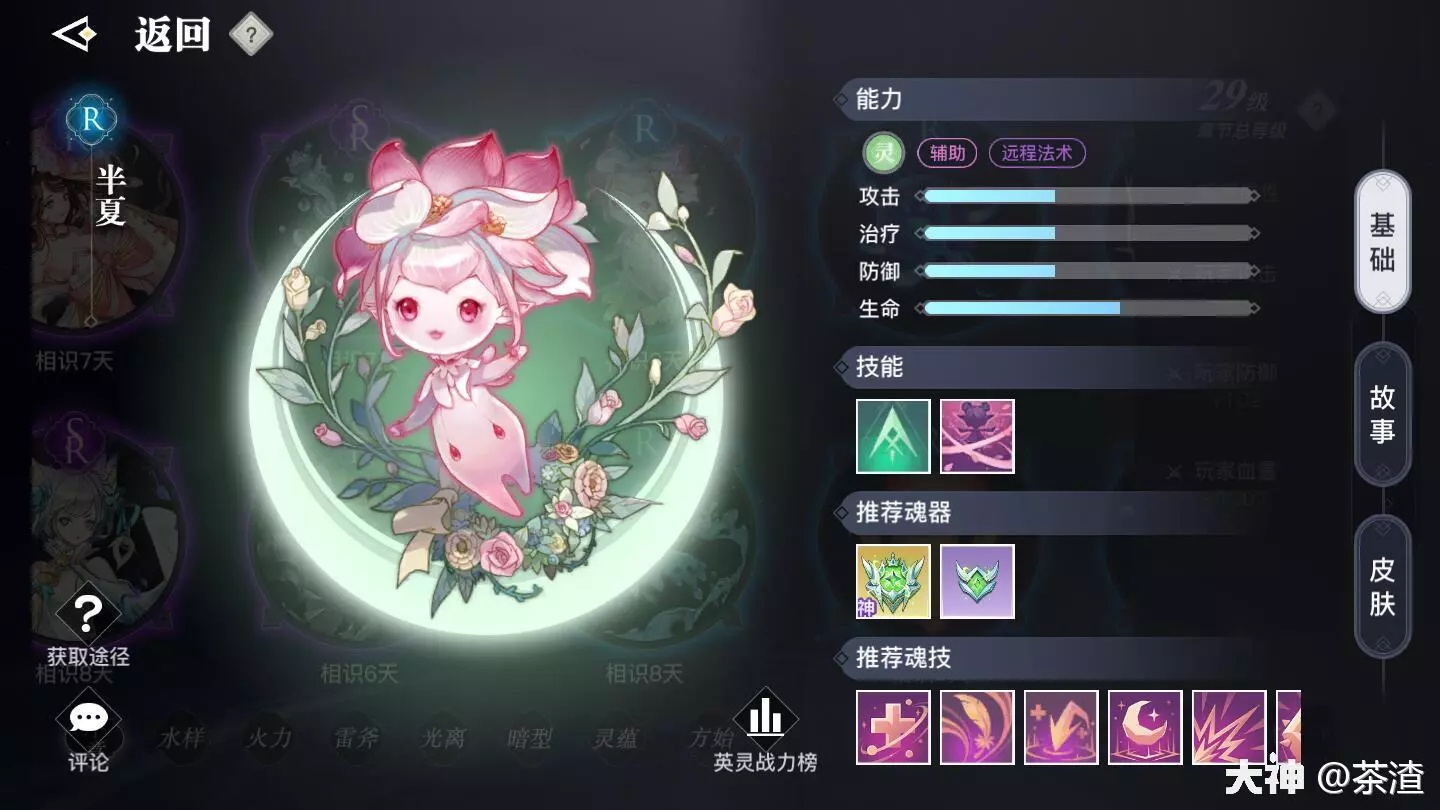Select the magenta shadow figure skill icon
The image size is (1440, 810).
tap(977, 436)
